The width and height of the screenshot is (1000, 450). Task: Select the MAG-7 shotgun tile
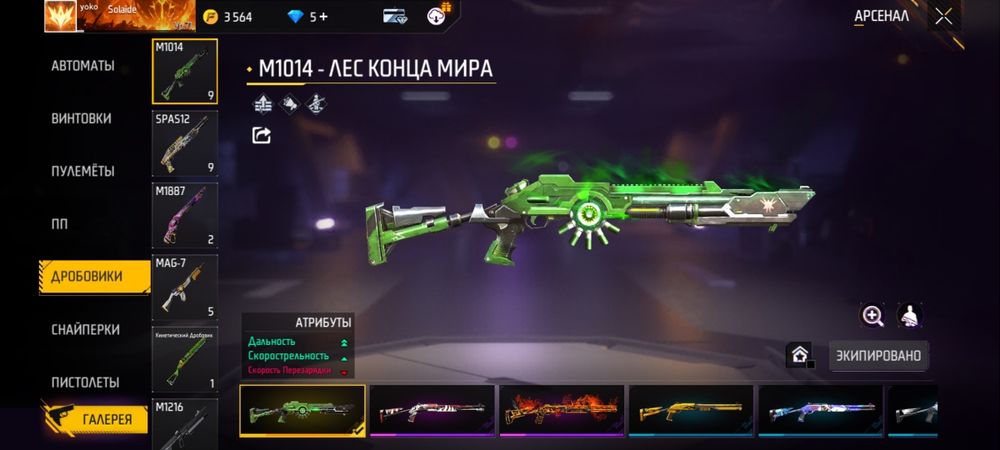[184, 287]
